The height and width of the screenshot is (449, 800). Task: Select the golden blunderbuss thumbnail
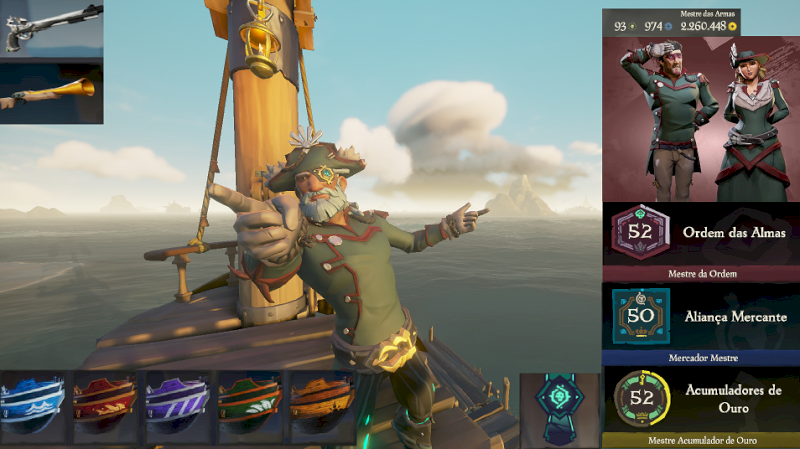(x=51, y=92)
